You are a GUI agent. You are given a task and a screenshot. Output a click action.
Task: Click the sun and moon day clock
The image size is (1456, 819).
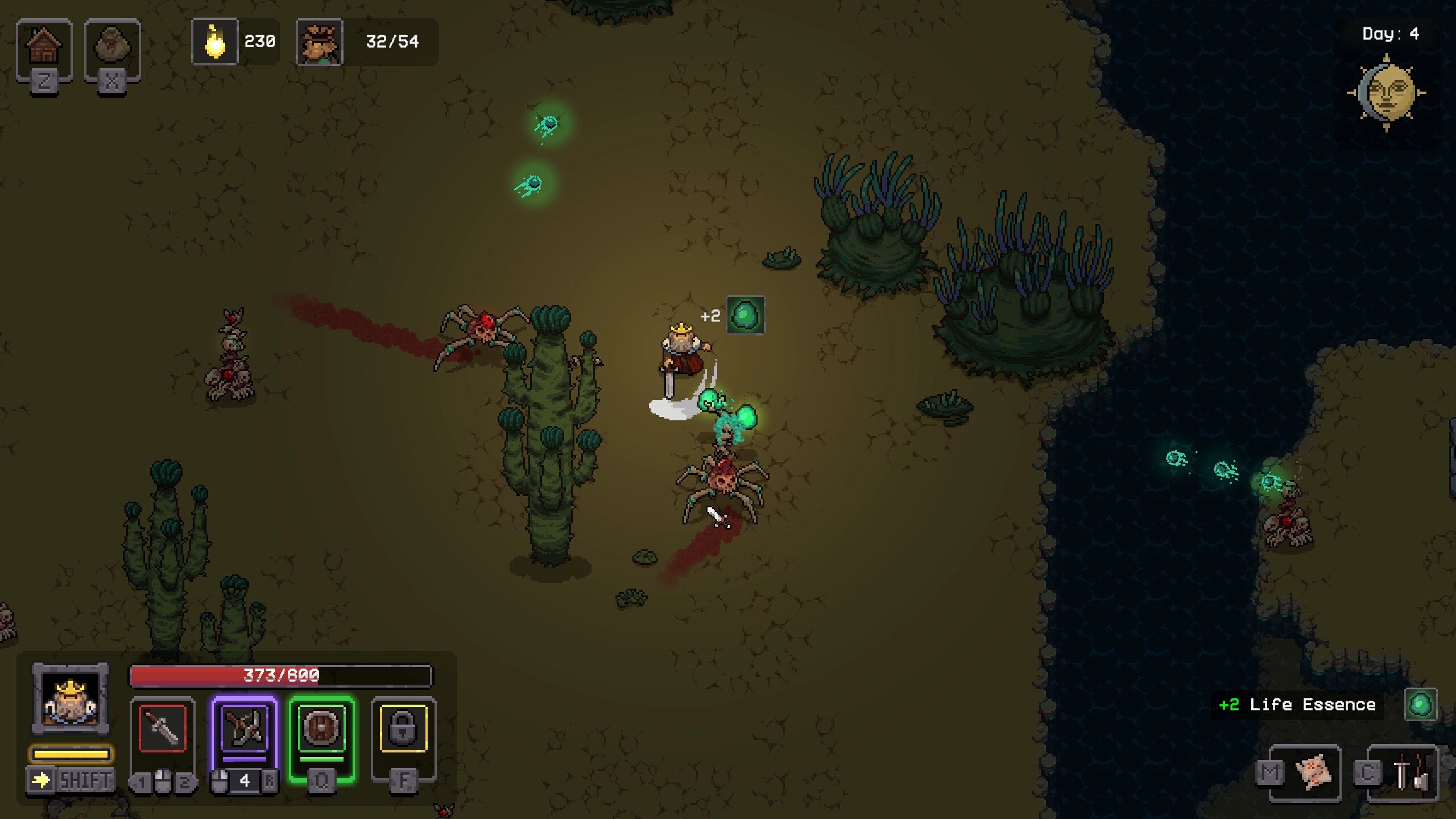pyautogui.click(x=1387, y=93)
